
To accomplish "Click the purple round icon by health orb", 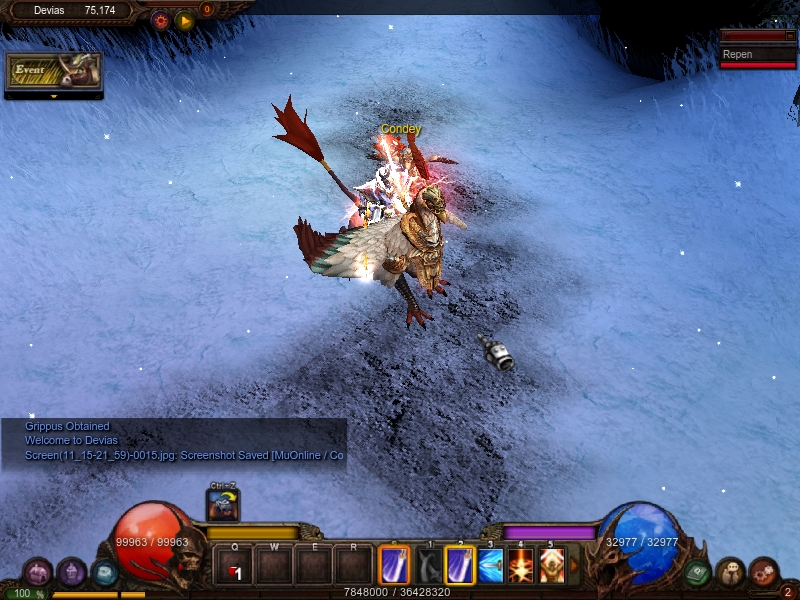I will click(x=71, y=572).
